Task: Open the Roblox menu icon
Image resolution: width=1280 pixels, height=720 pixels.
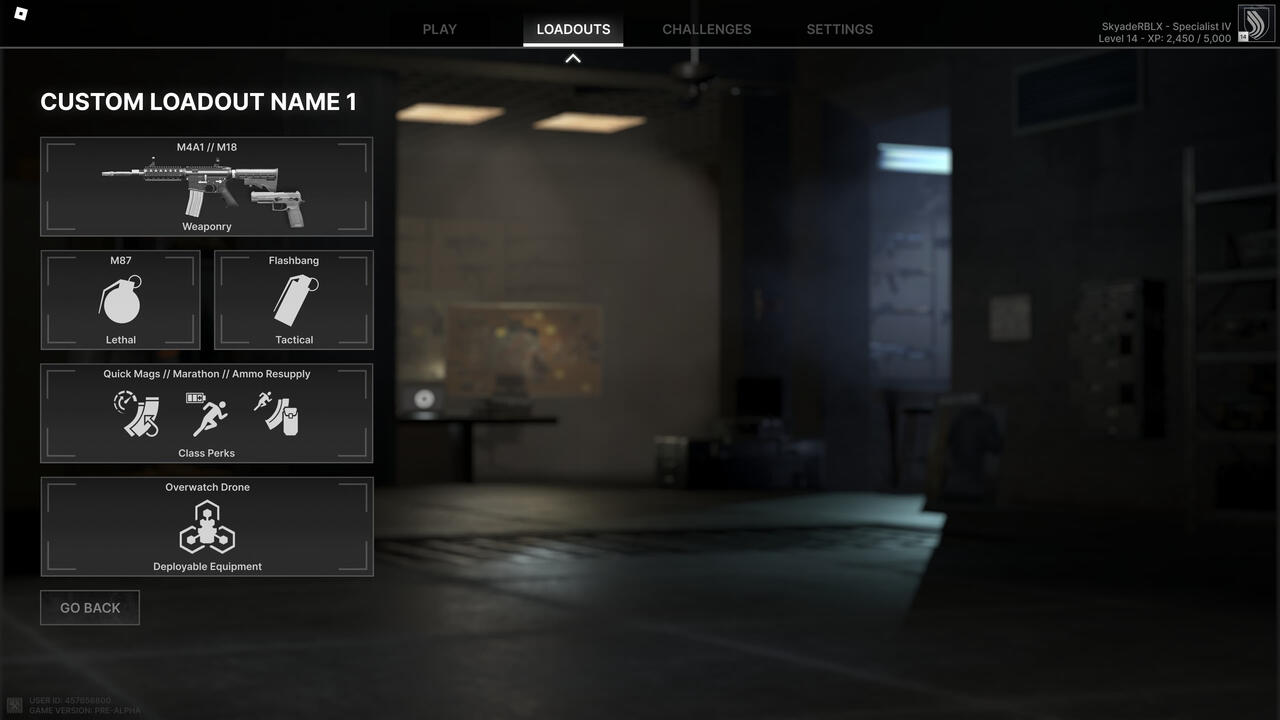Action: coord(21,14)
